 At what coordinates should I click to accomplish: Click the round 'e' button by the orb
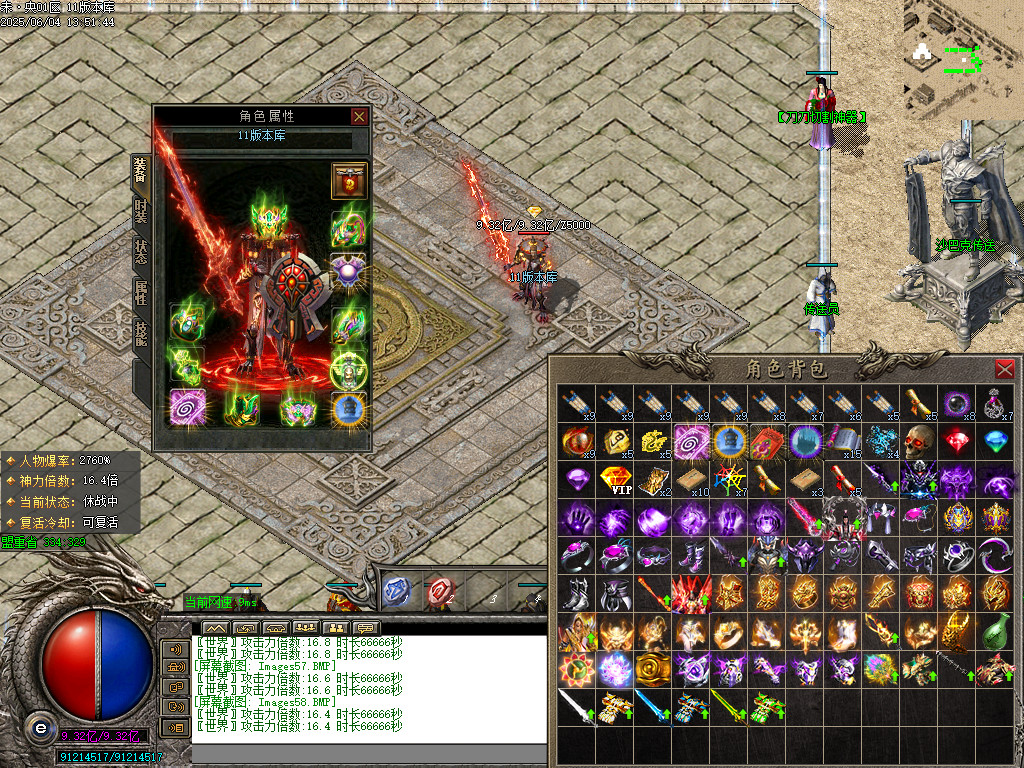pos(38,727)
